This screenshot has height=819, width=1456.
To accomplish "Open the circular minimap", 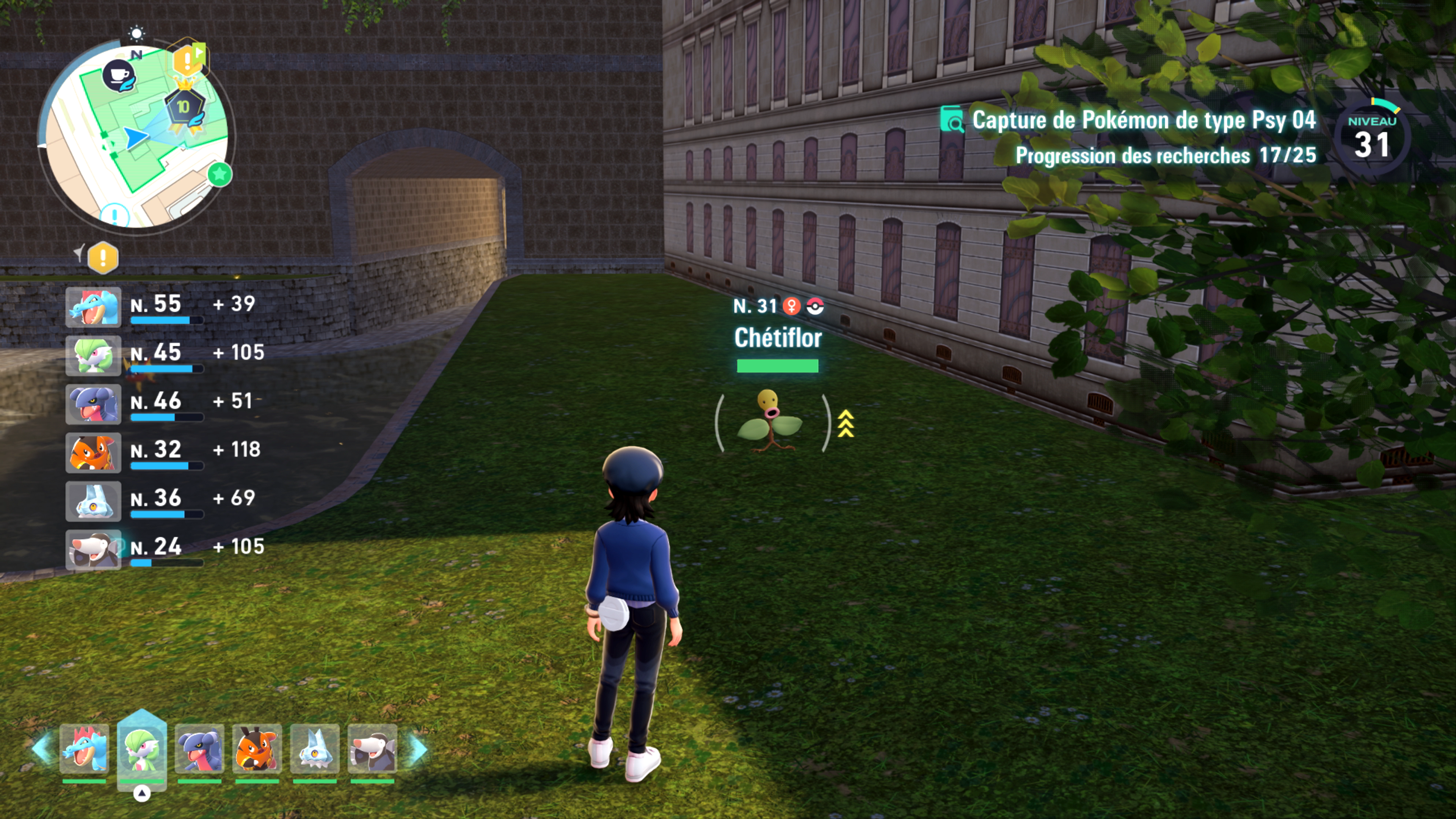I will [136, 136].
